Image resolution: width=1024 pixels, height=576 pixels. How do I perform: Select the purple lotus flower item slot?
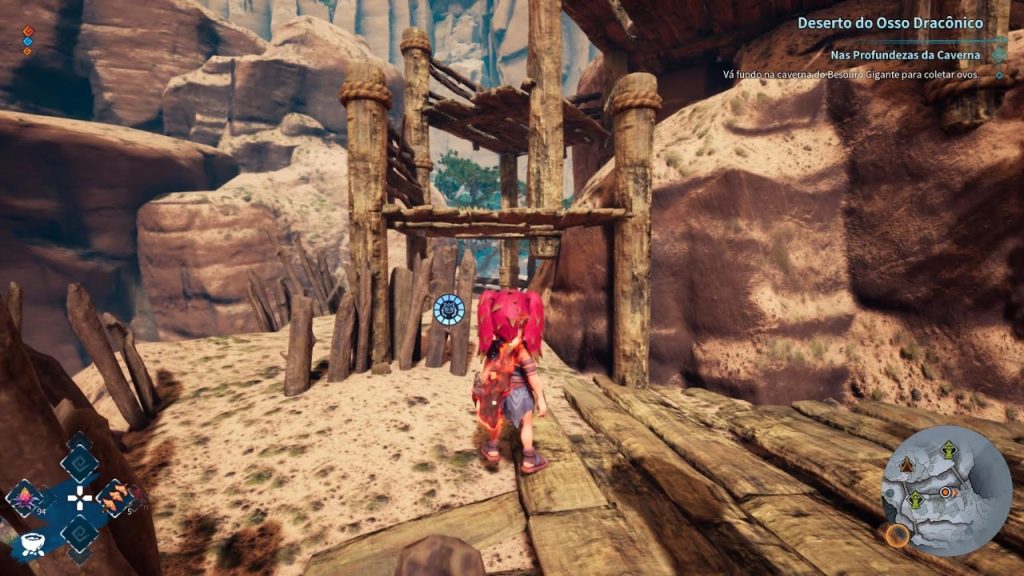24,495
